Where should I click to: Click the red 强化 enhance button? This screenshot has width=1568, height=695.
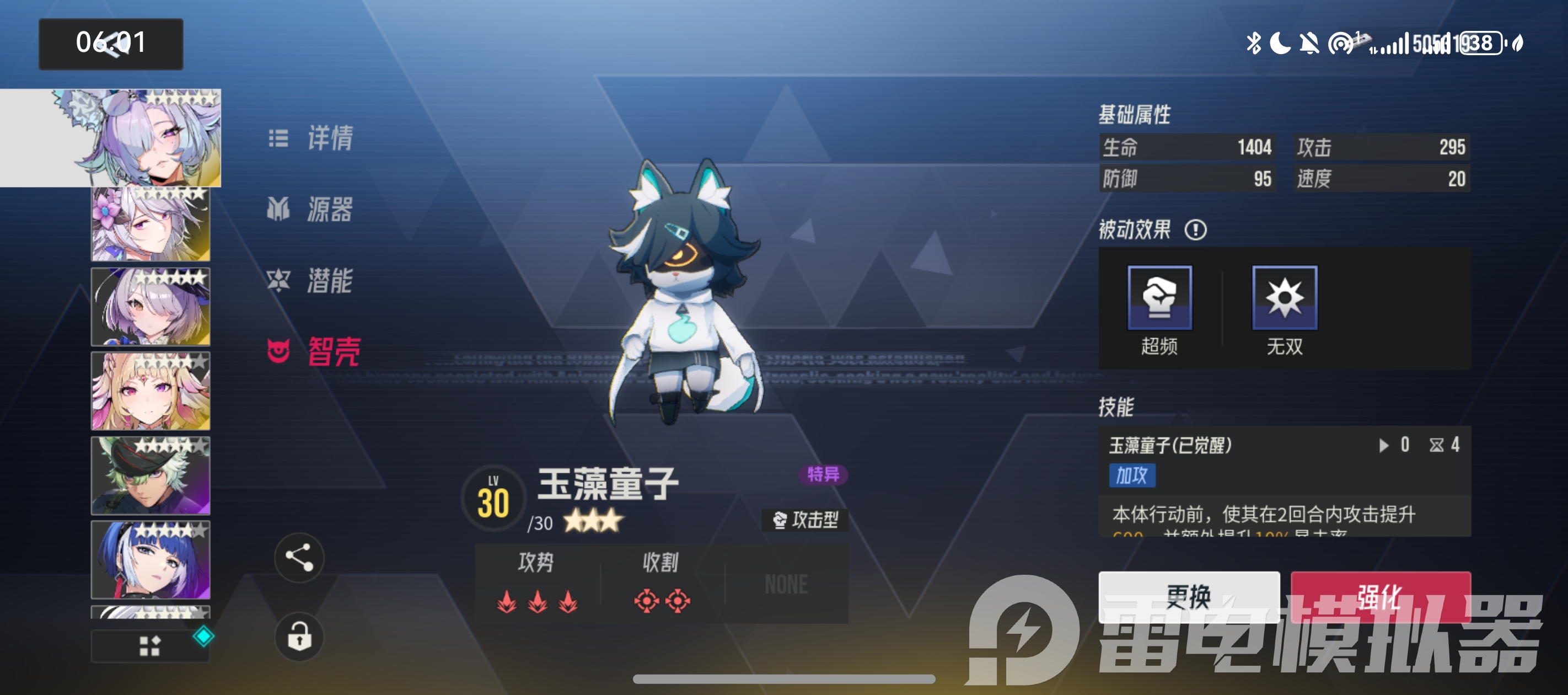point(1380,596)
